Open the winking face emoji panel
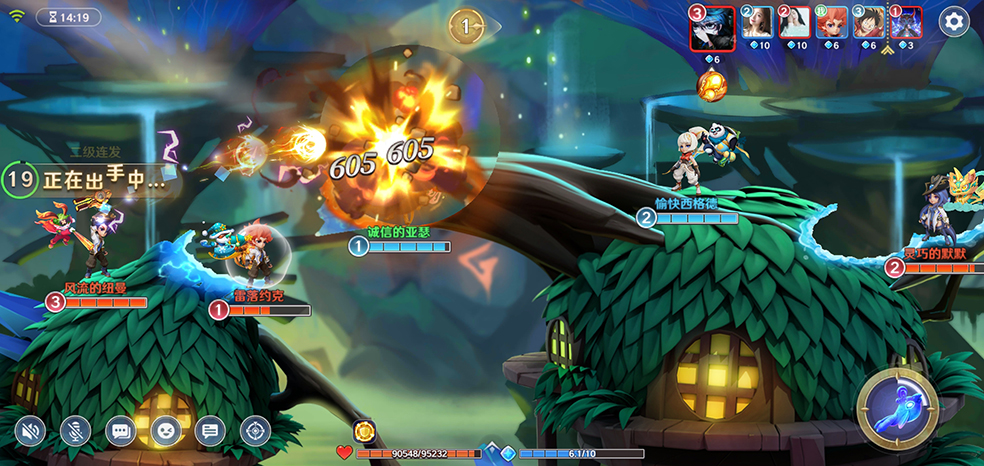Viewport: 984px width, 466px height. coord(166,431)
